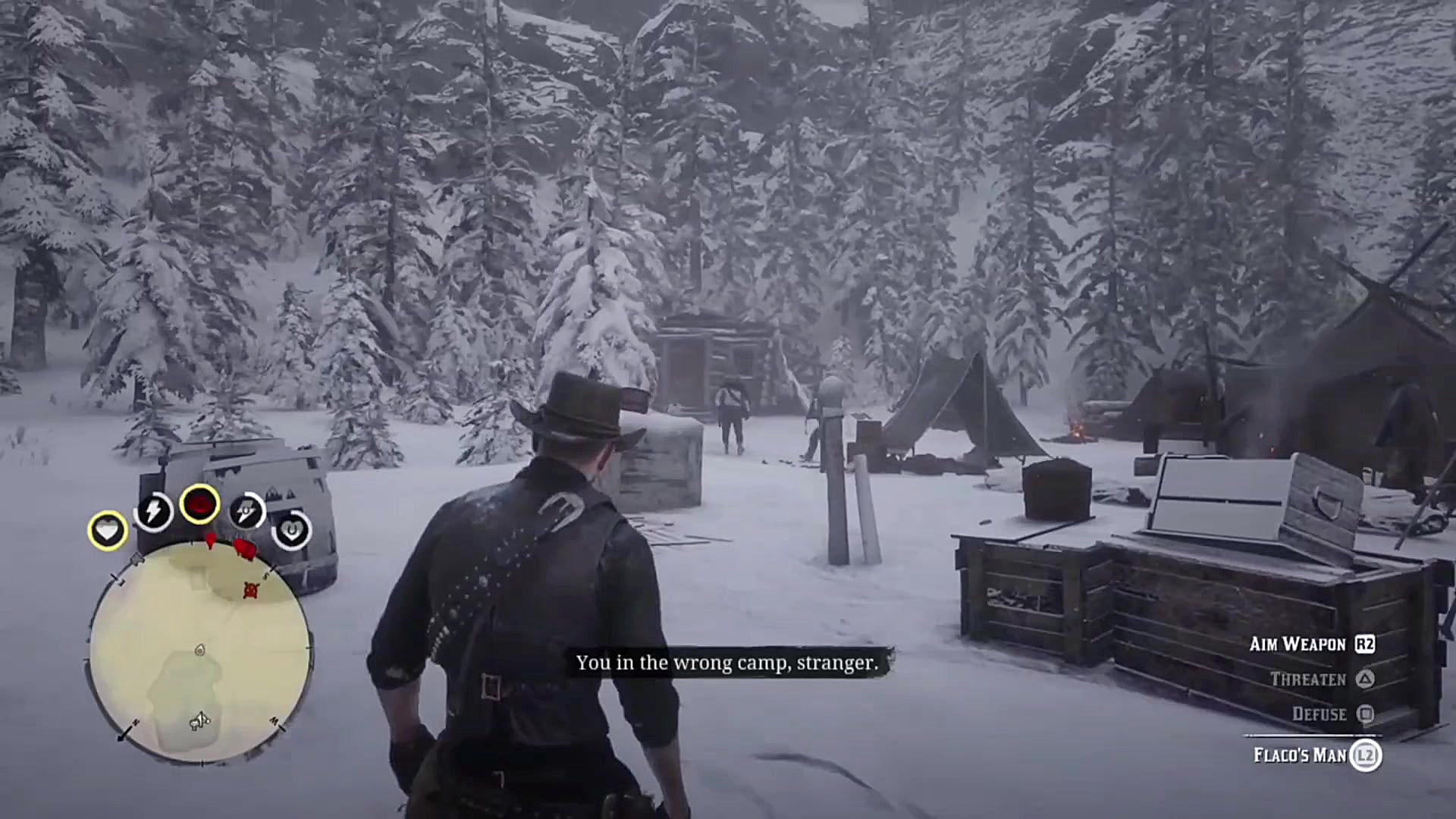Select the horse health core icon
The image size is (1456, 819).
coord(292,531)
